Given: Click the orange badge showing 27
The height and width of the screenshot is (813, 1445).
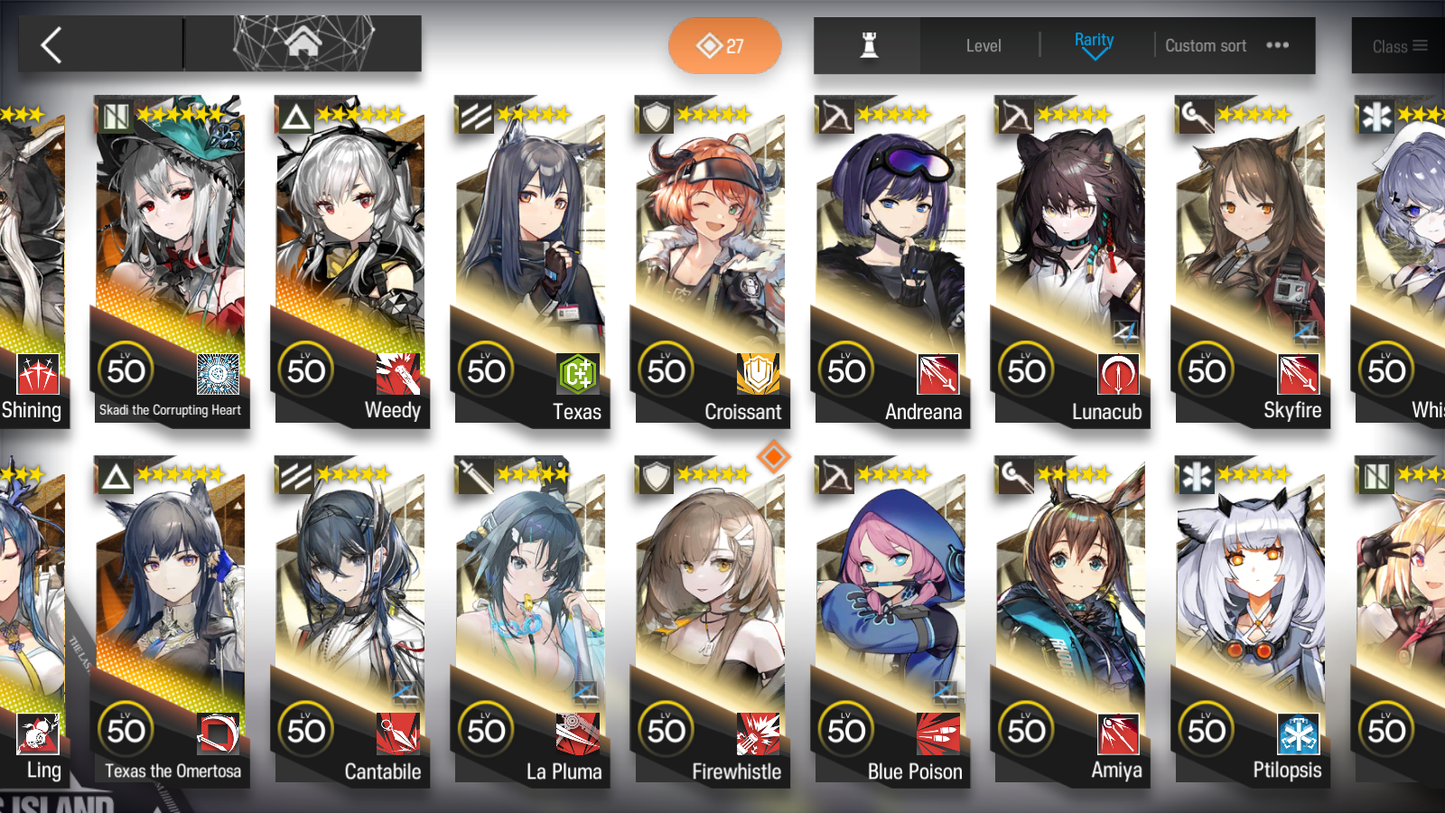Looking at the screenshot, I should pyautogui.click(x=724, y=45).
